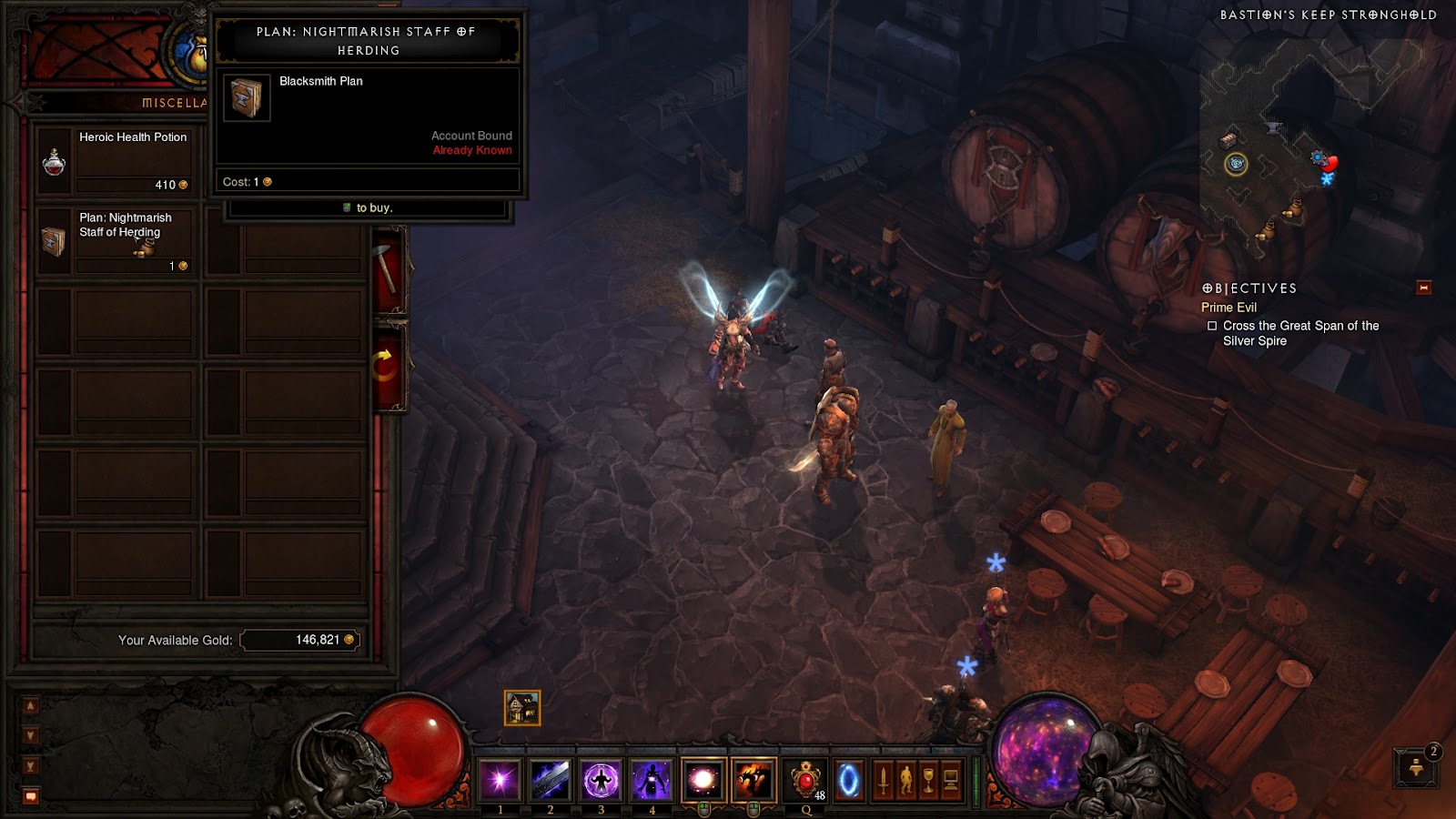This screenshot has width=1456, height=819.
Task: Switch to the Miscellaneous vendor tab
Action: 171,102
